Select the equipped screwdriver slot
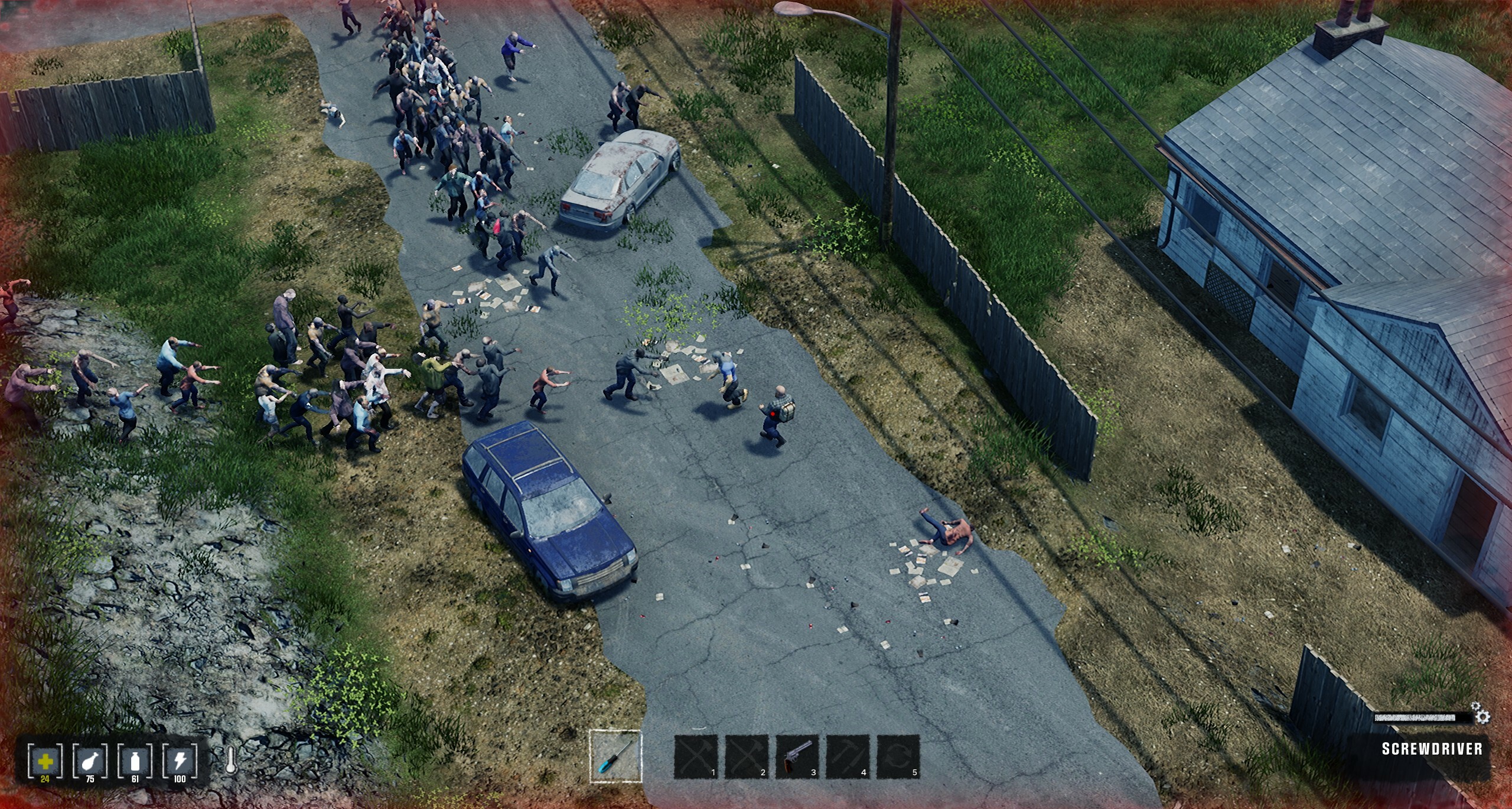1512x809 pixels. click(x=615, y=756)
